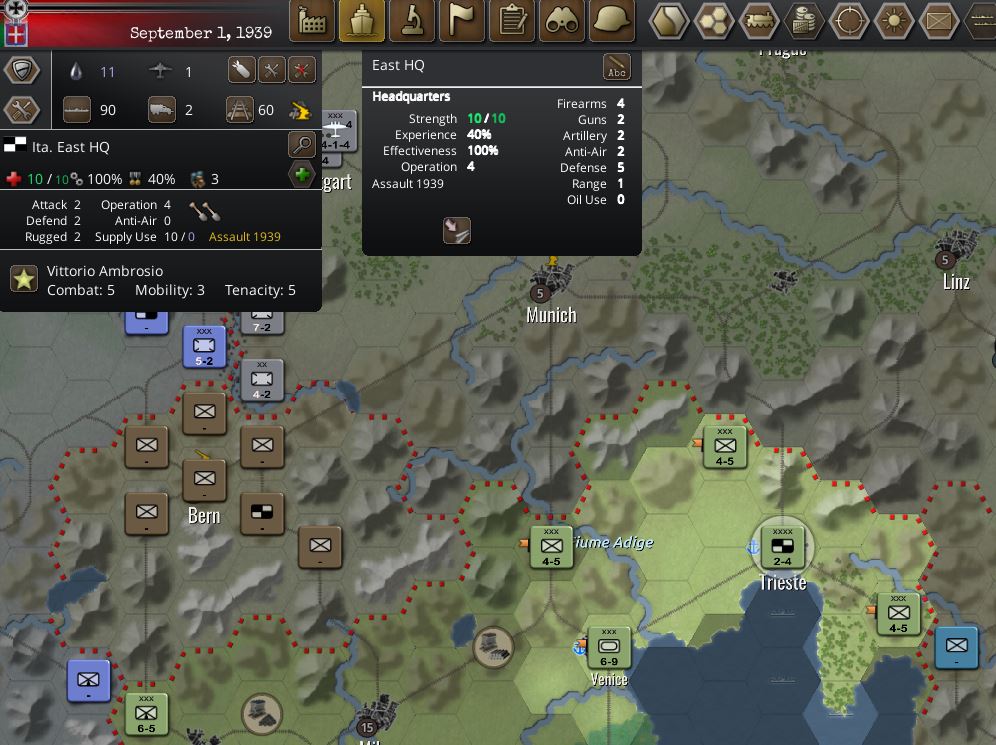Click the bomb icon button
The width and height of the screenshot is (996, 745).
tap(241, 70)
